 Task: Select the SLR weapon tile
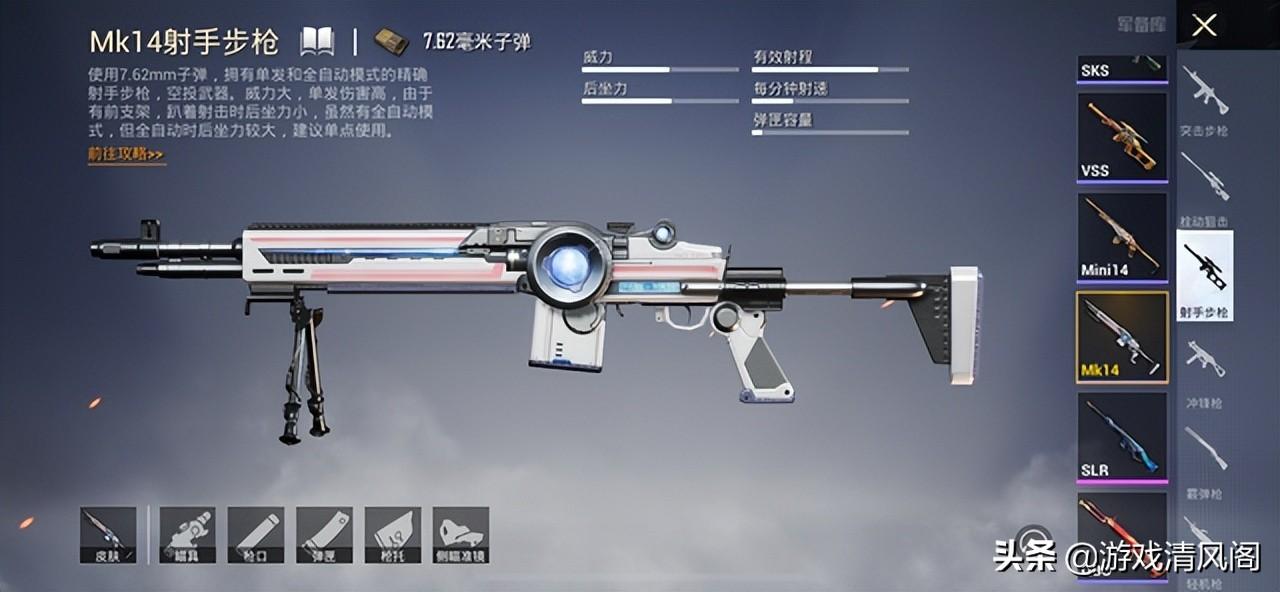coord(1121,436)
